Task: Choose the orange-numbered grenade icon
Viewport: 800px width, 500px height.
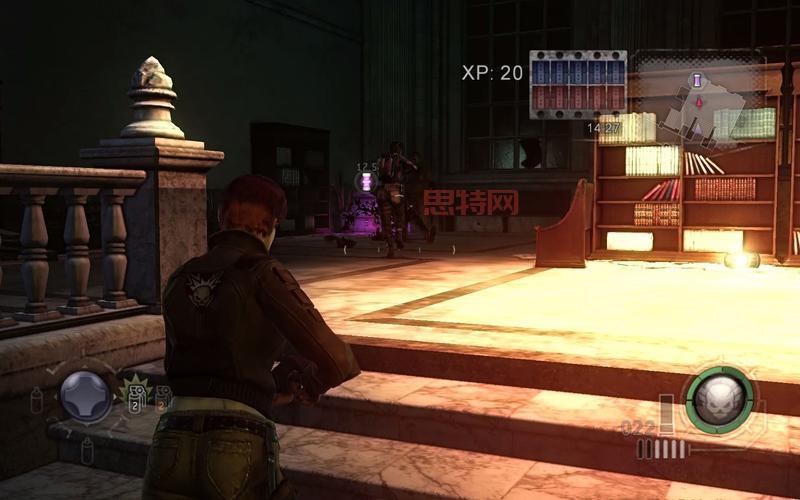Action: (x=162, y=397)
